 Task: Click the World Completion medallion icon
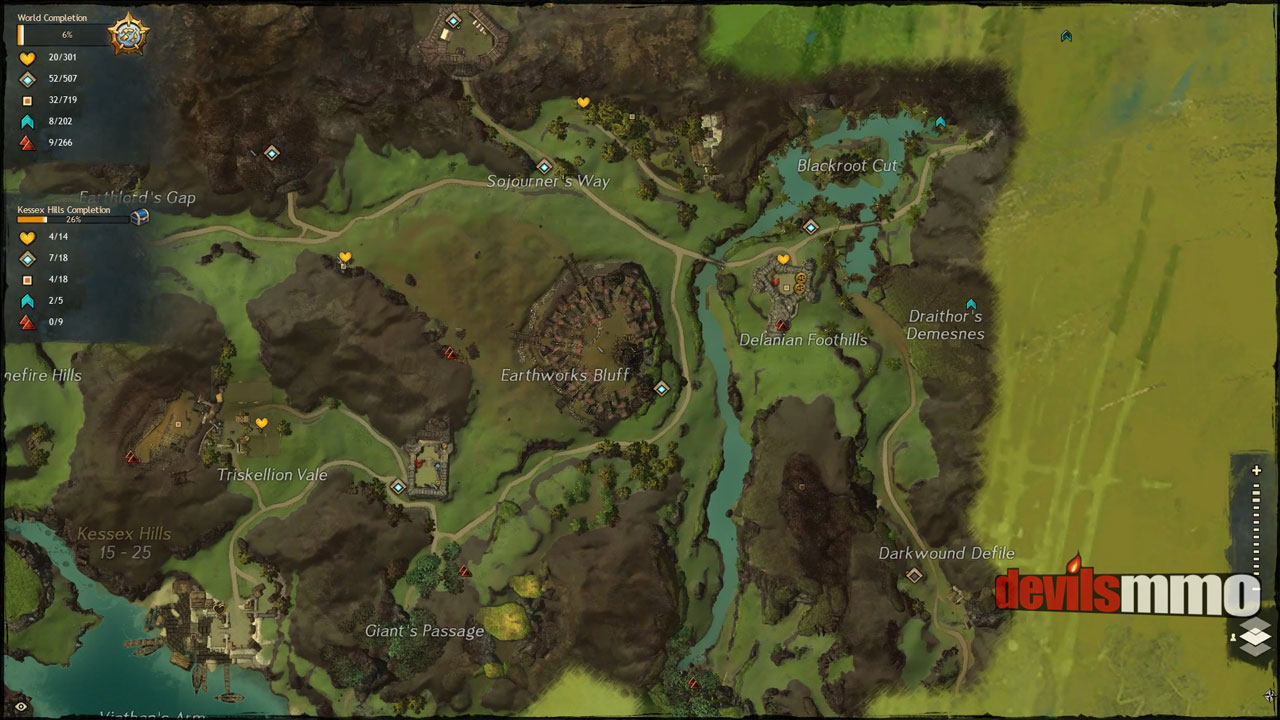[128, 32]
